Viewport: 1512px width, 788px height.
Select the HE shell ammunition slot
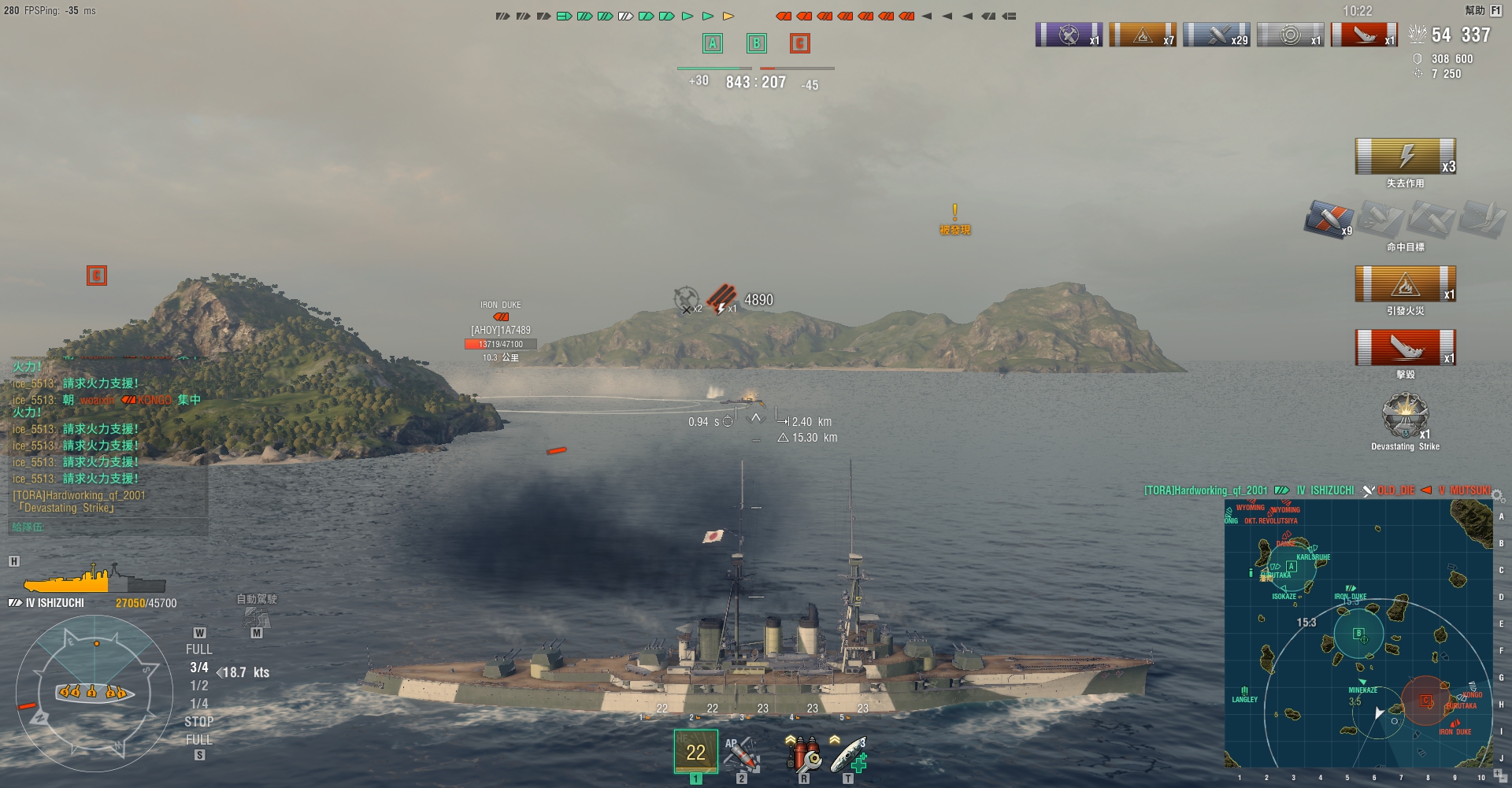point(695,751)
